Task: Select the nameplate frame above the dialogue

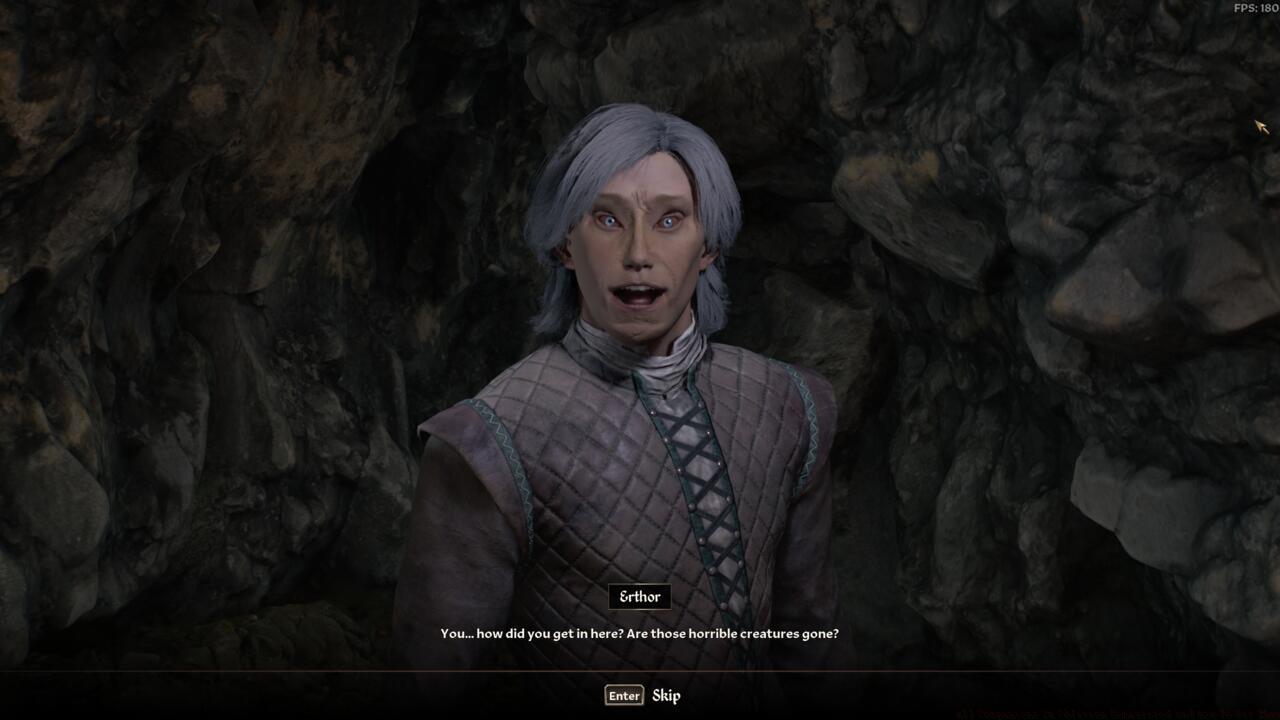Action: click(x=640, y=596)
